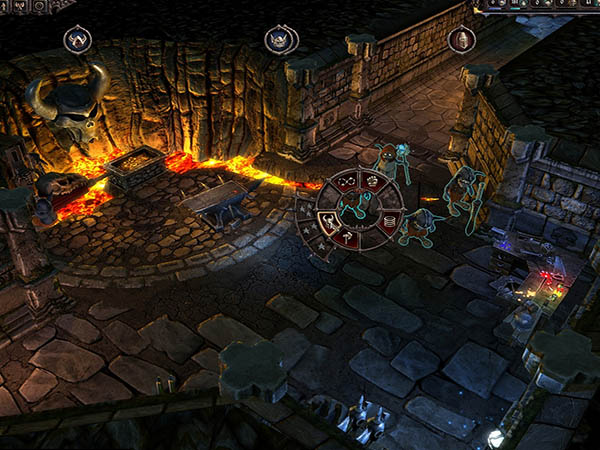Click the knight helmet badge
Viewport: 600px width, 450px height.
461,40
